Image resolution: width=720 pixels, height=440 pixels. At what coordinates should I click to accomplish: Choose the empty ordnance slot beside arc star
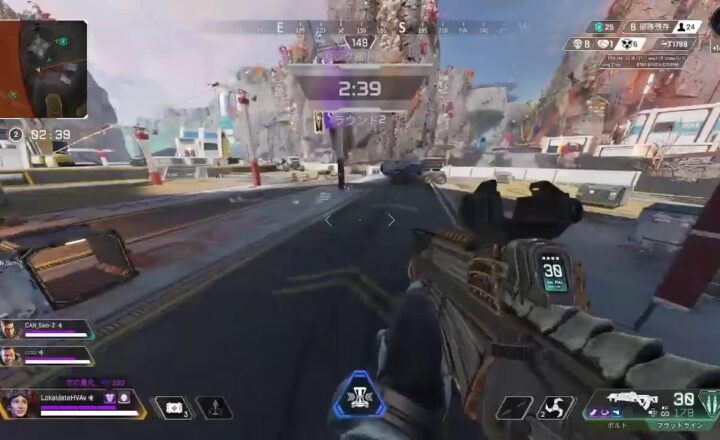pyautogui.click(x=515, y=407)
